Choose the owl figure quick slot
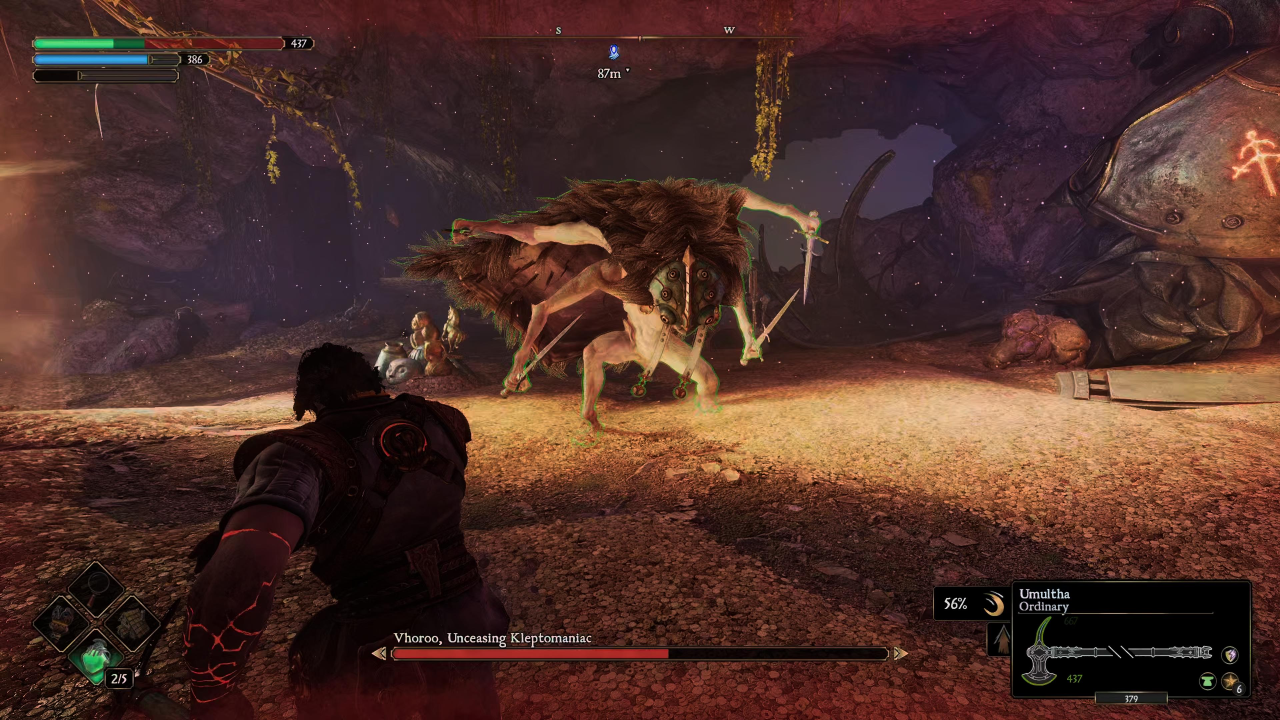1280x720 pixels. point(60,622)
